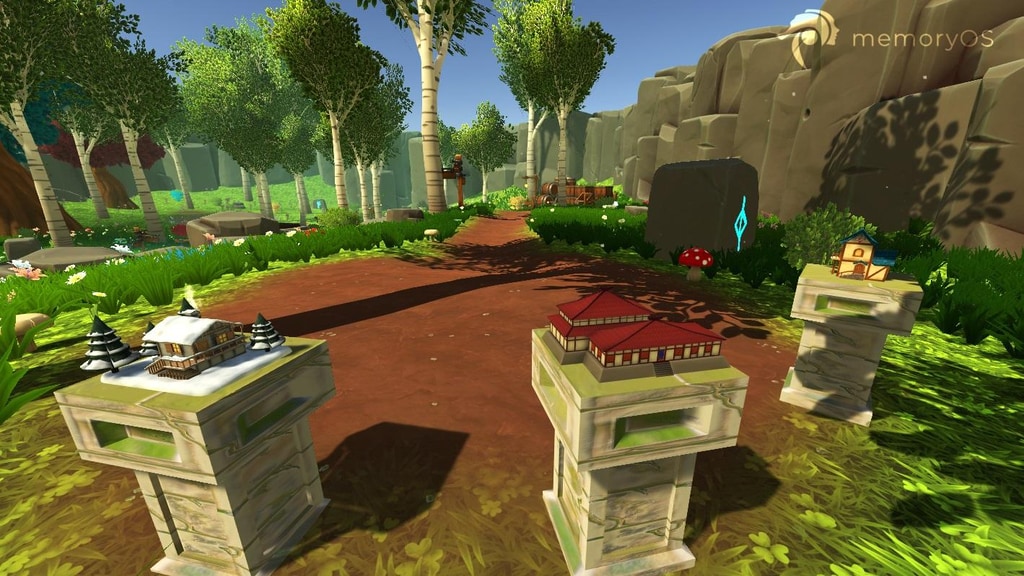Pick the small blue-roofed house miniature
The width and height of the screenshot is (1024, 576).
(861, 256)
